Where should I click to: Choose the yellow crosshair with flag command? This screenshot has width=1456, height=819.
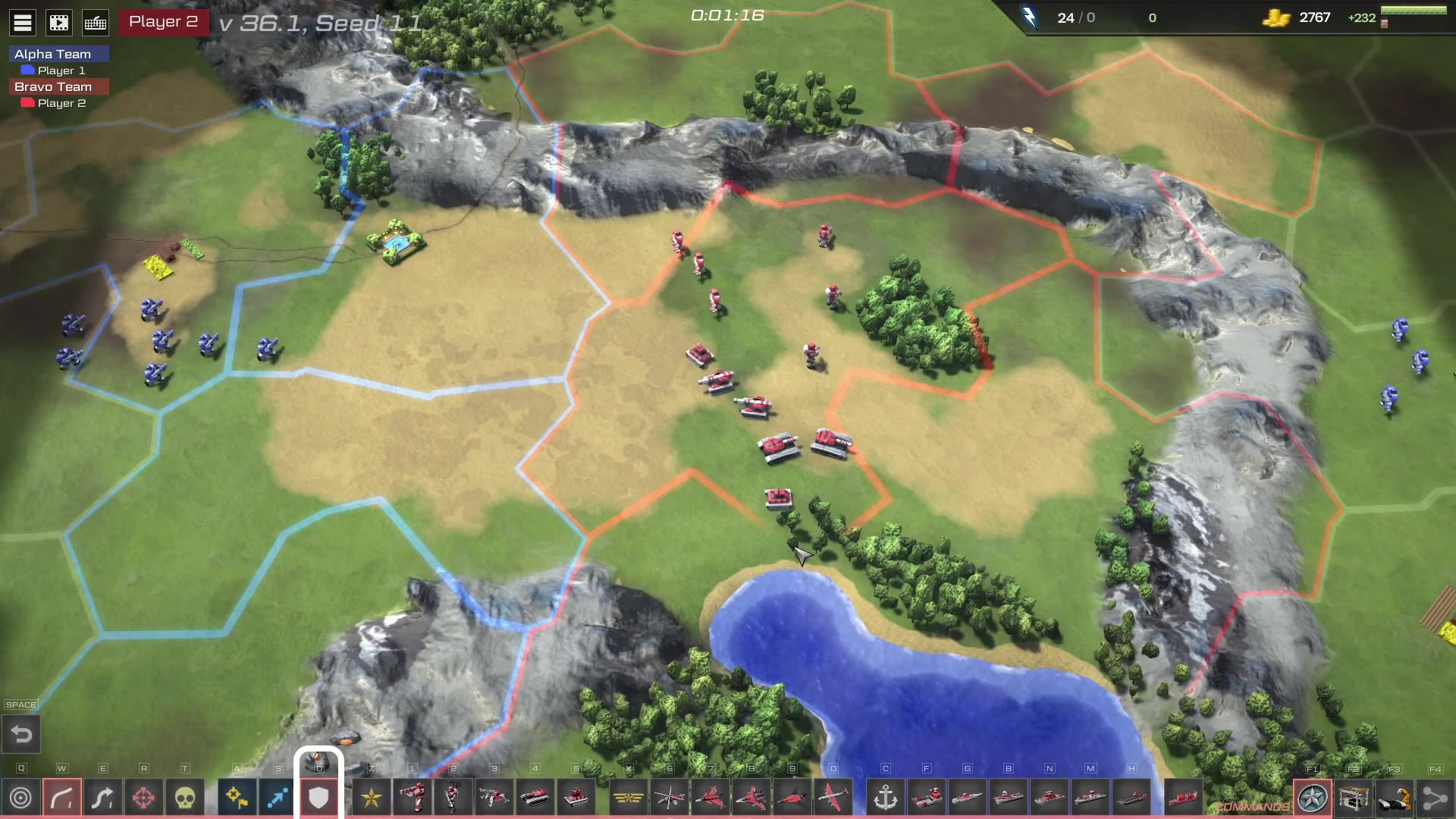pyautogui.click(x=237, y=798)
